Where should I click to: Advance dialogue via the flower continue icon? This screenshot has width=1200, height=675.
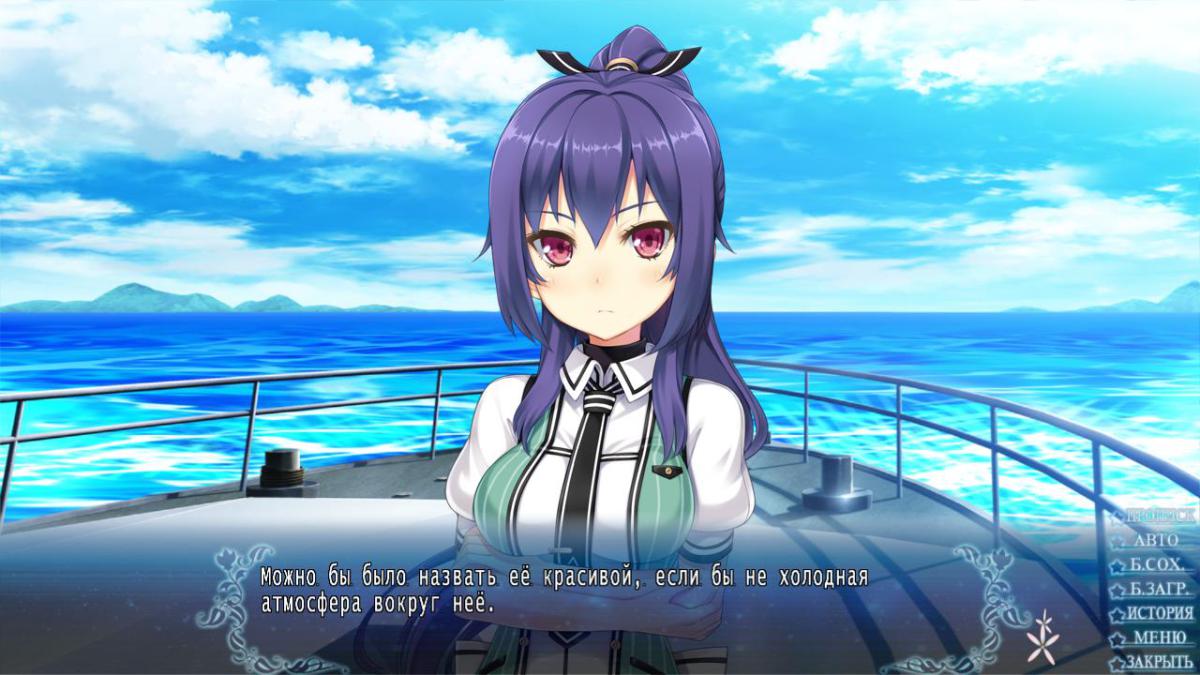[1044, 636]
